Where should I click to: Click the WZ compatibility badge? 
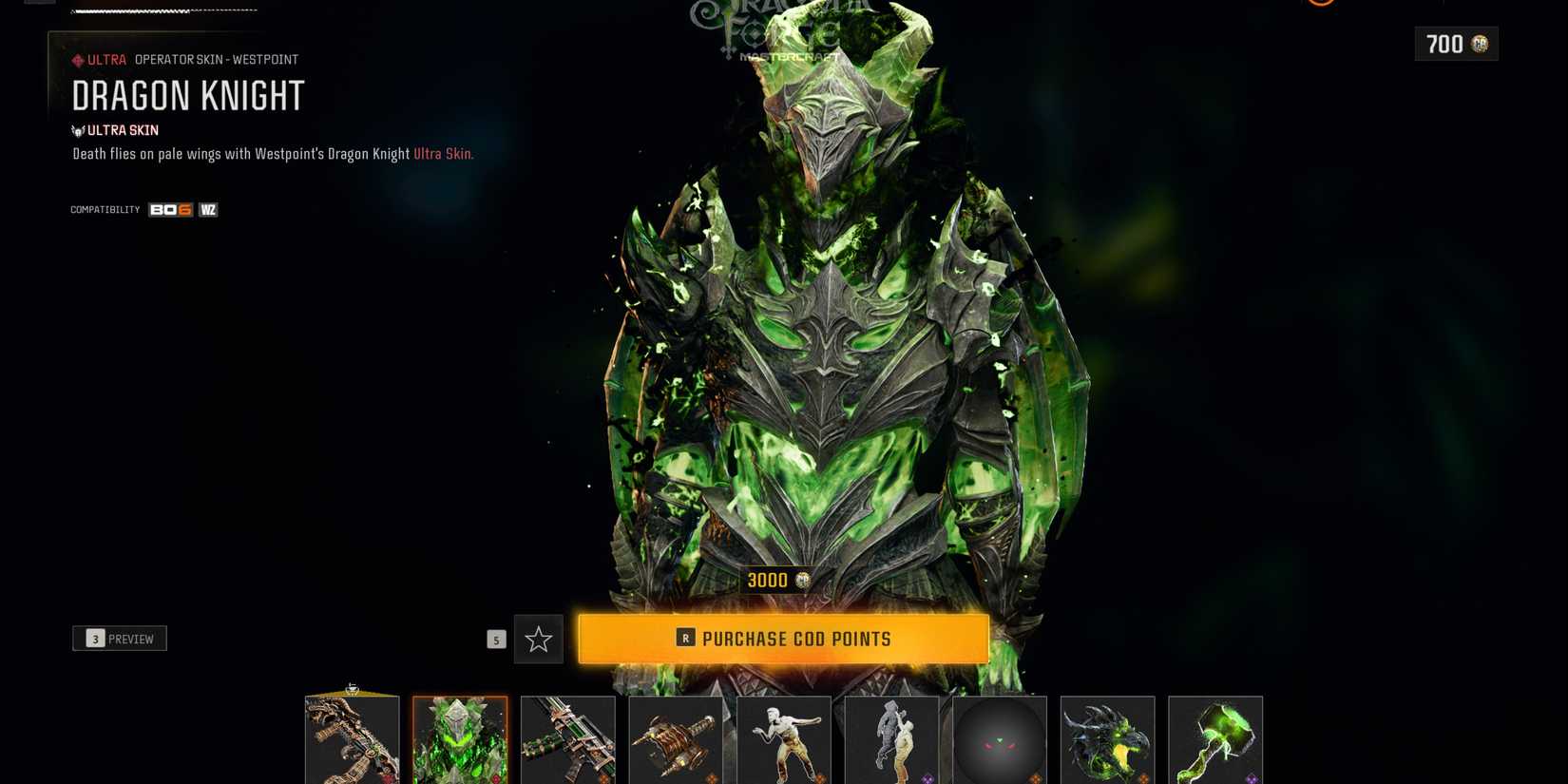click(x=207, y=209)
